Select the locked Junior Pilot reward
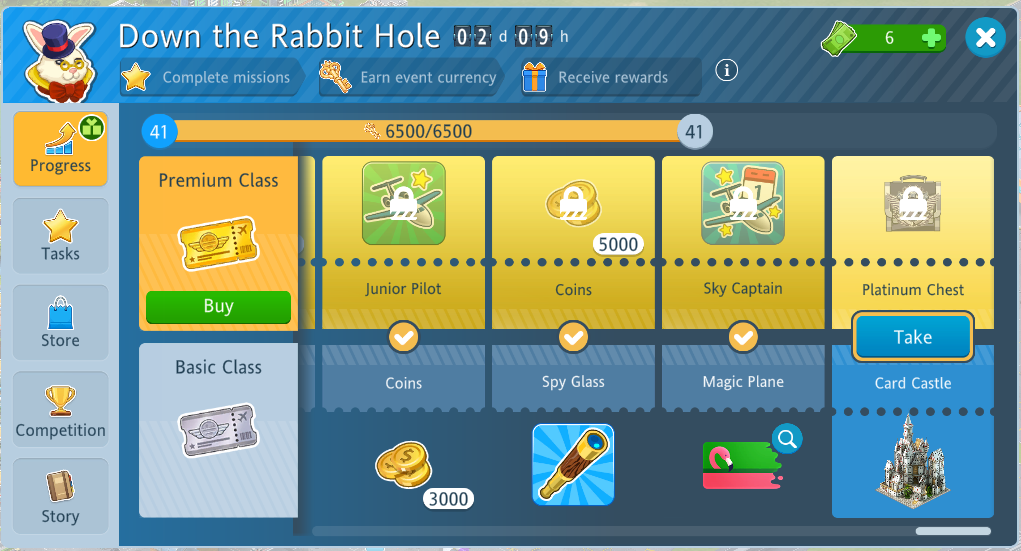The width and height of the screenshot is (1021, 551). click(404, 204)
